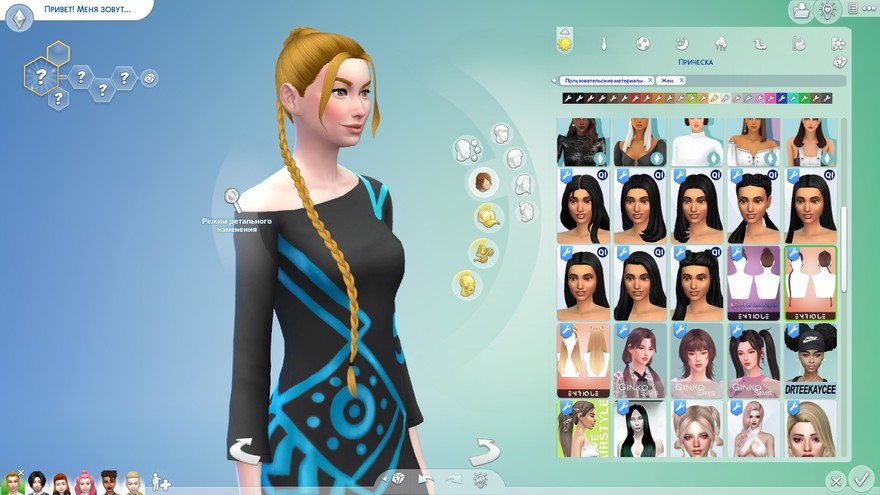Remove the "Пользовательские материалы" filter tag
Viewport: 880px width, 495px height.
[650, 80]
